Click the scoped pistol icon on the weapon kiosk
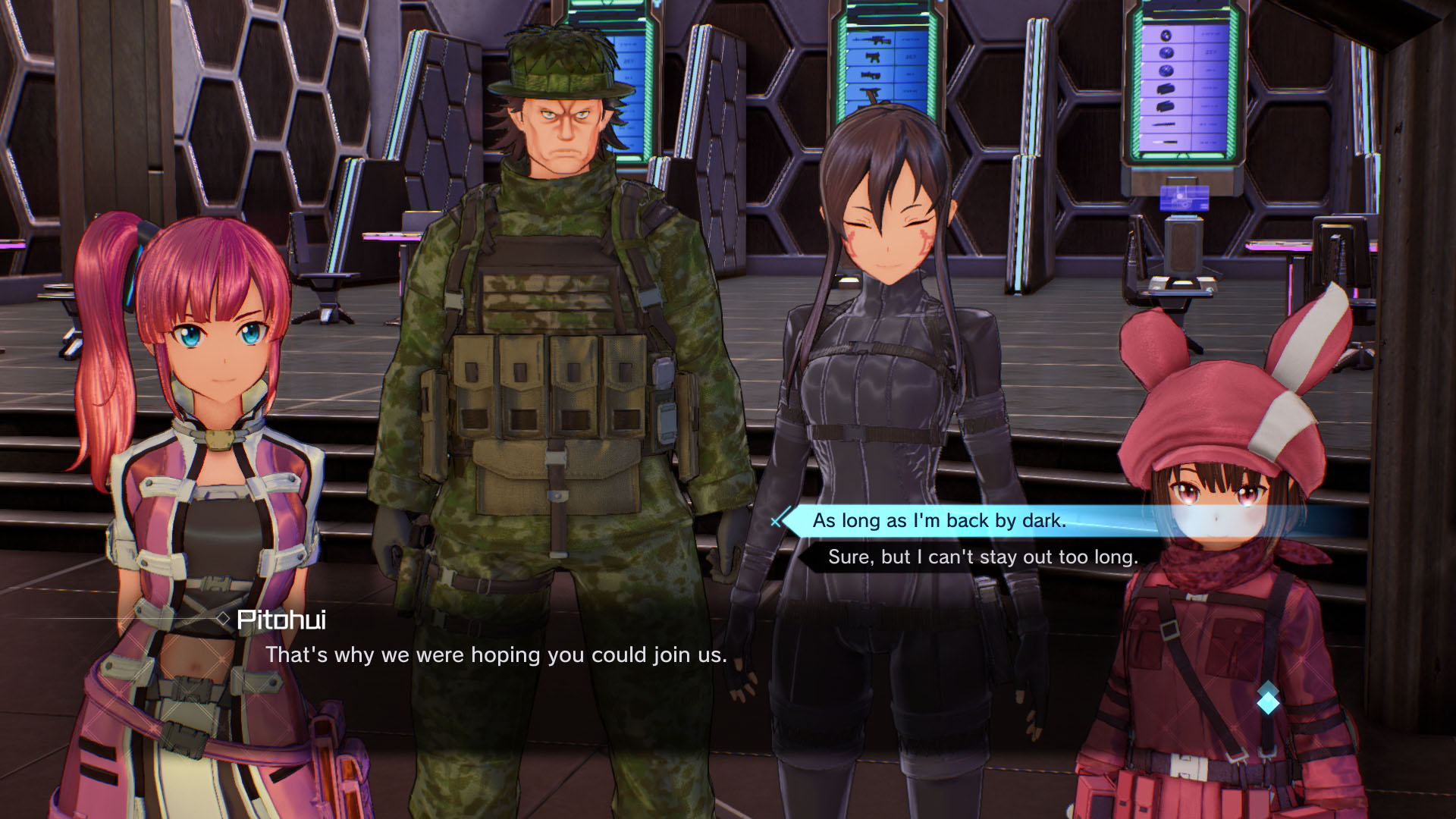This screenshot has width=1456, height=819. tap(871, 75)
